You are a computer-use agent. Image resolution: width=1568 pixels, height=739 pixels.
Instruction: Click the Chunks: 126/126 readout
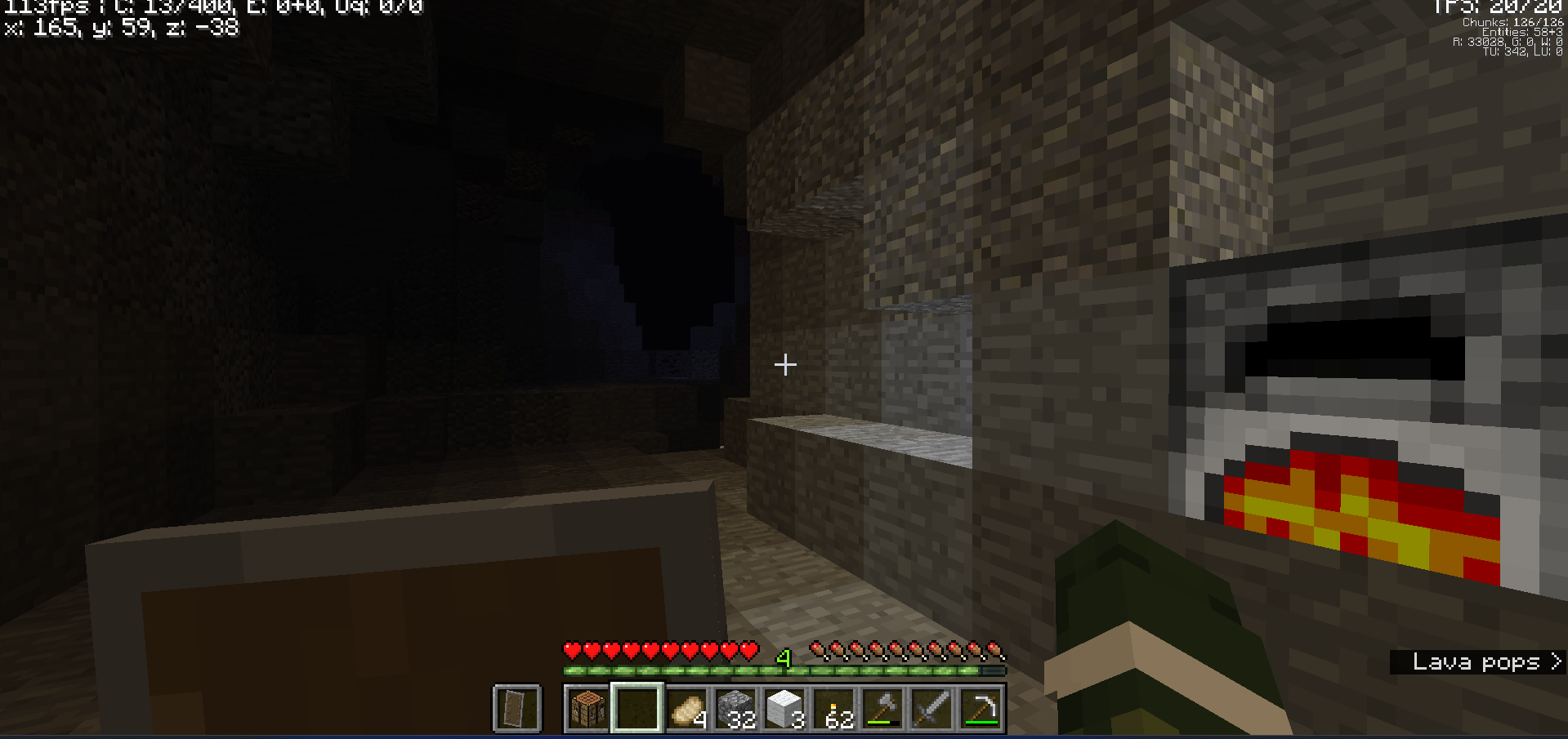[1512, 22]
